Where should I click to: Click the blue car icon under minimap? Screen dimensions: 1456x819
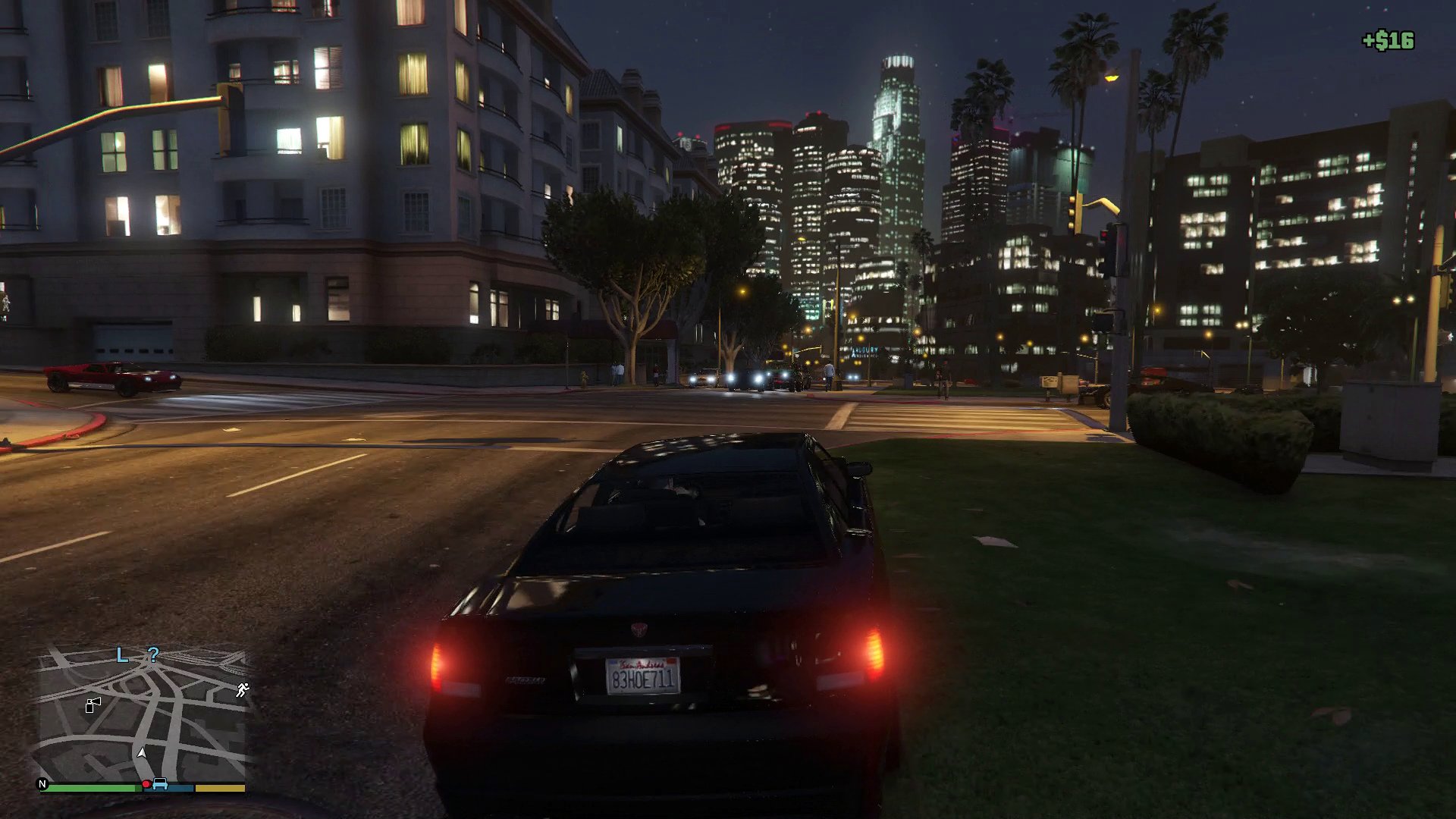(160, 784)
